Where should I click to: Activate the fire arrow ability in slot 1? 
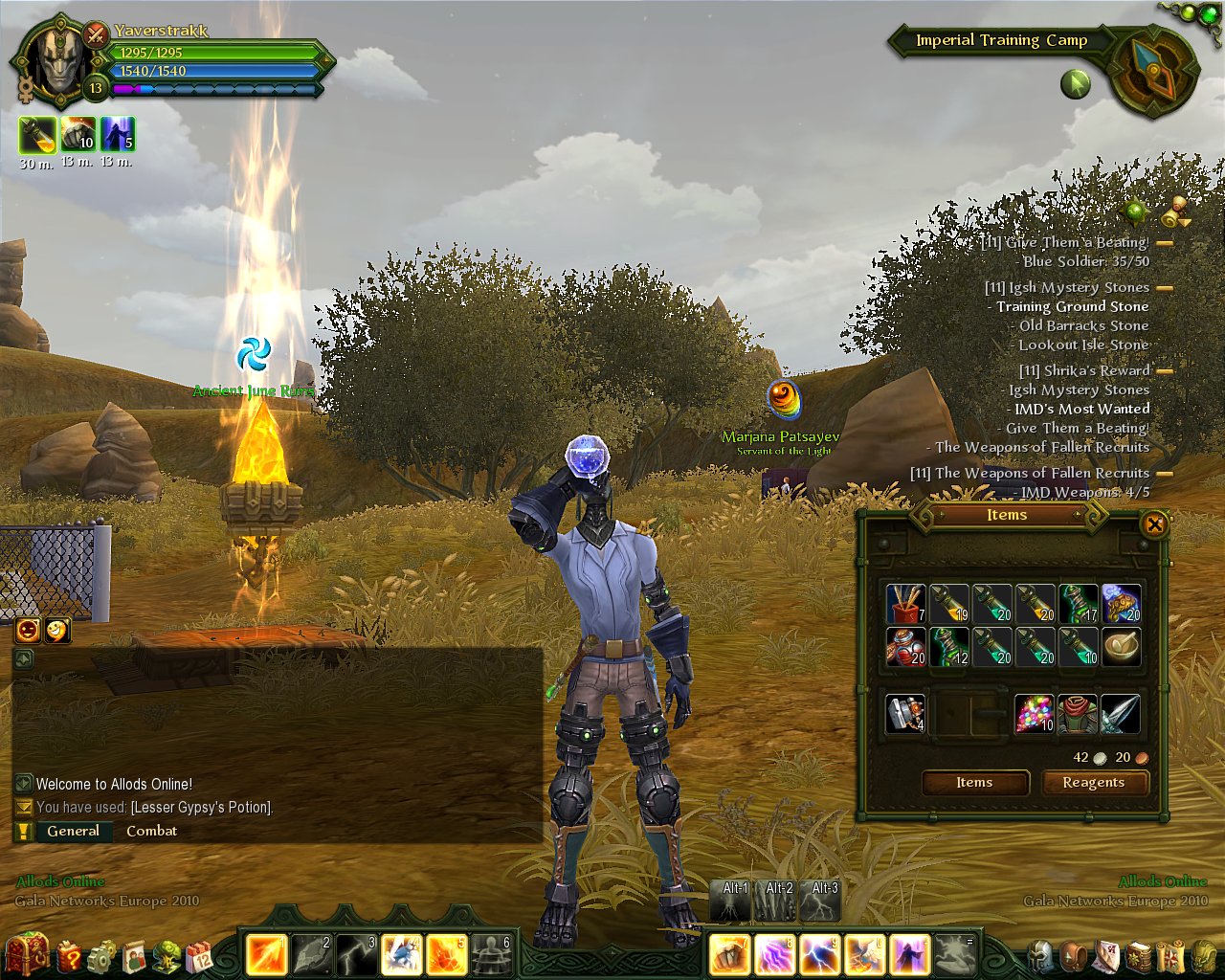pos(266,955)
